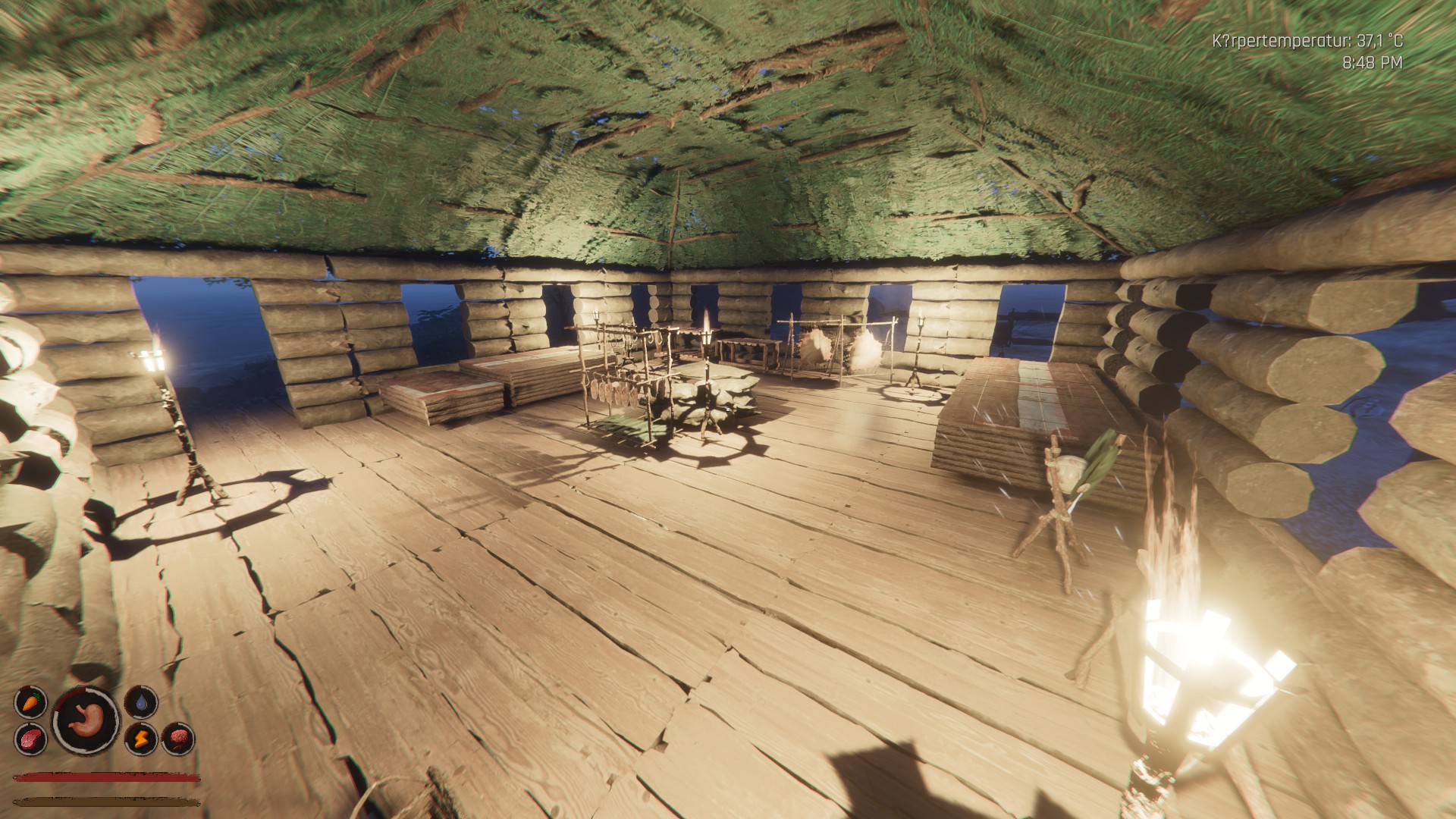Check the water drop thirst icon
1456x819 pixels.
140,701
